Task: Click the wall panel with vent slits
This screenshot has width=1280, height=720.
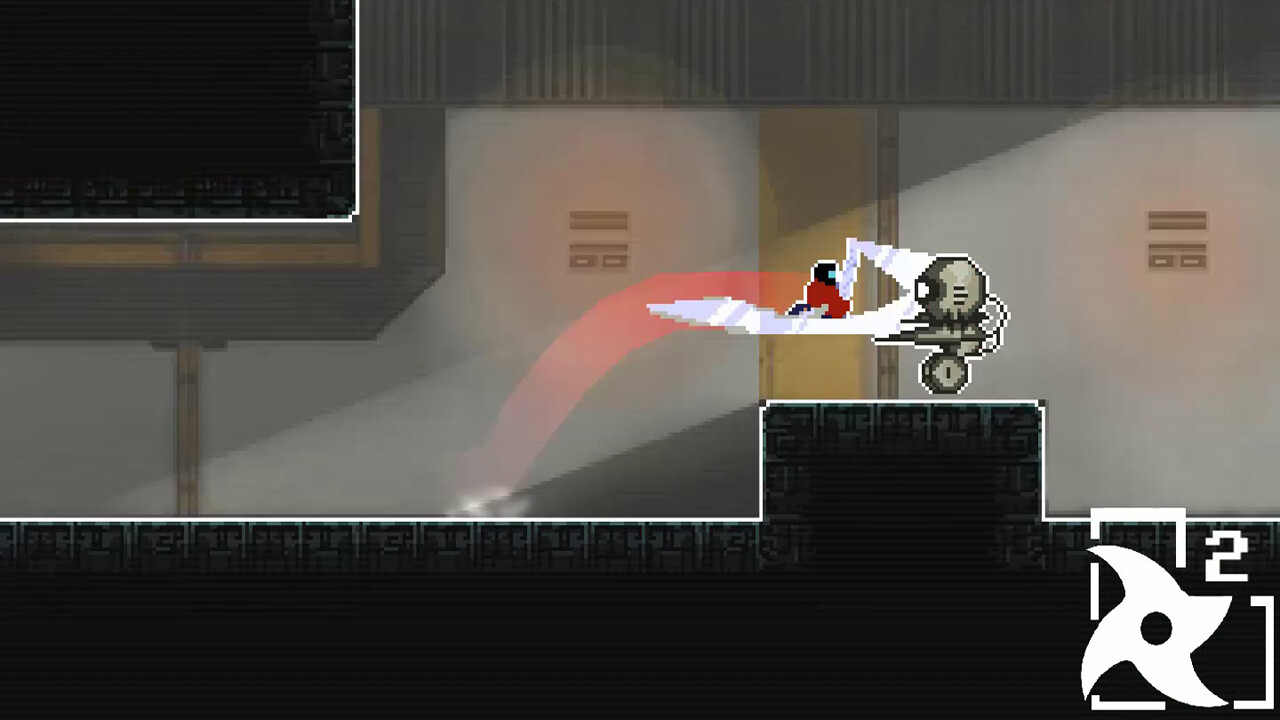Action: click(597, 240)
